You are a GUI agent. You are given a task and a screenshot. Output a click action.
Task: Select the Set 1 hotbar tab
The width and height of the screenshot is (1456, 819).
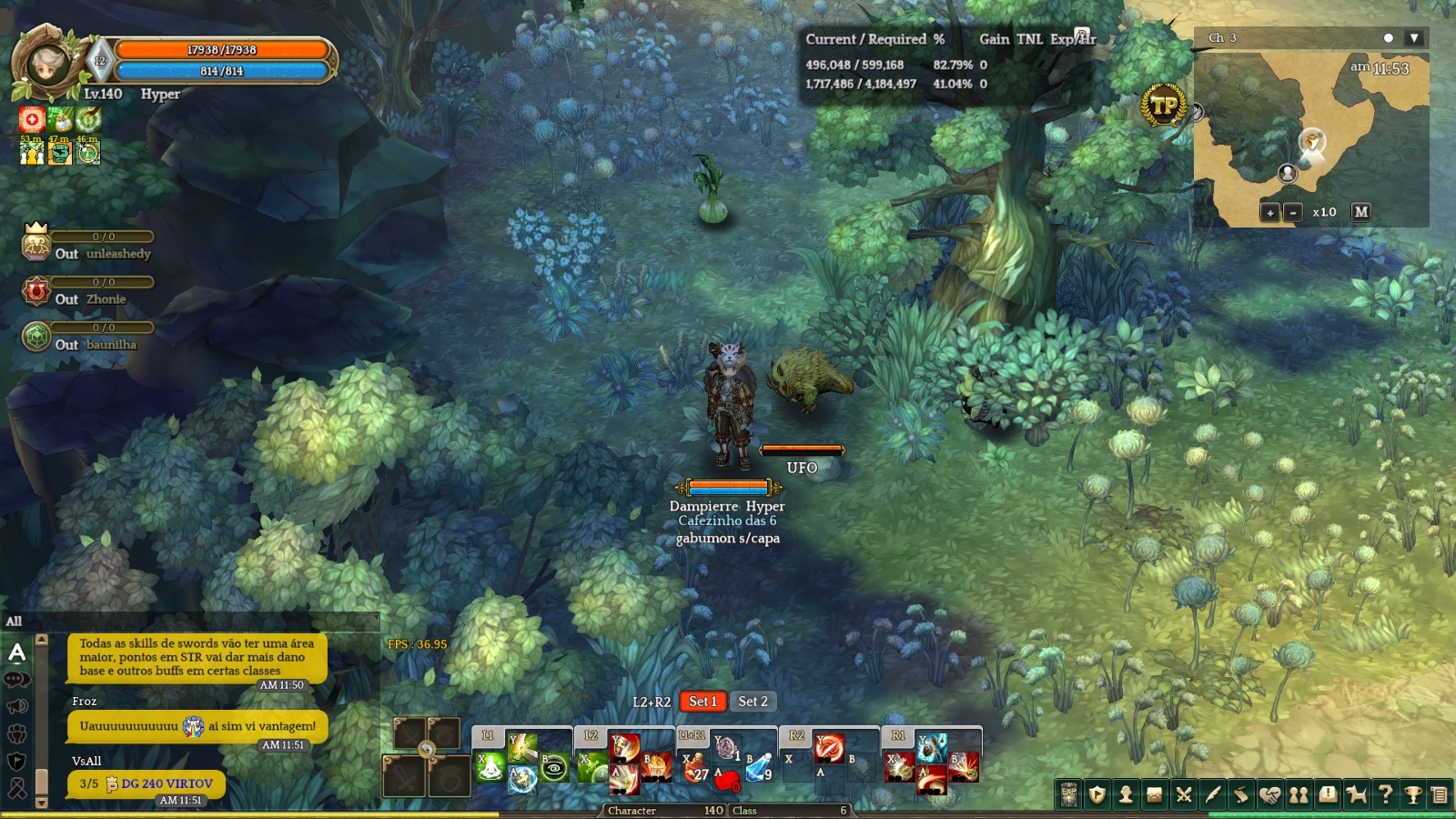(x=703, y=702)
